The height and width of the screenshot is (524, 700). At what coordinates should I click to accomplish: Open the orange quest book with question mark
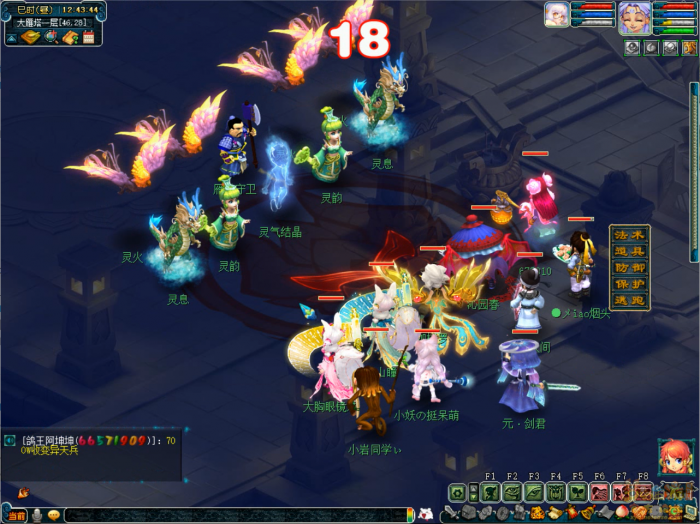69,38
